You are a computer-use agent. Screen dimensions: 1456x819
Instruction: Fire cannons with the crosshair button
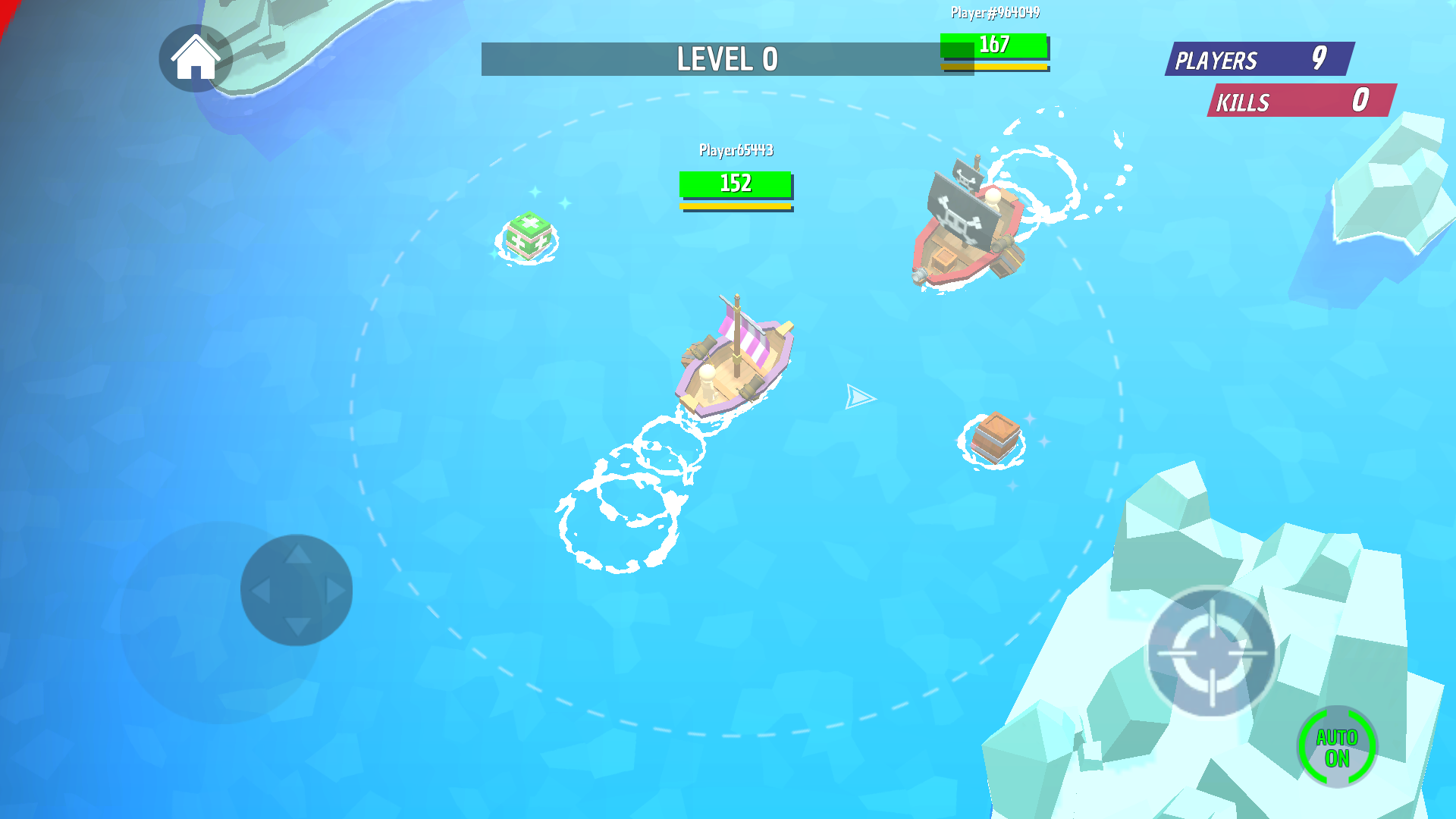coord(1211,652)
